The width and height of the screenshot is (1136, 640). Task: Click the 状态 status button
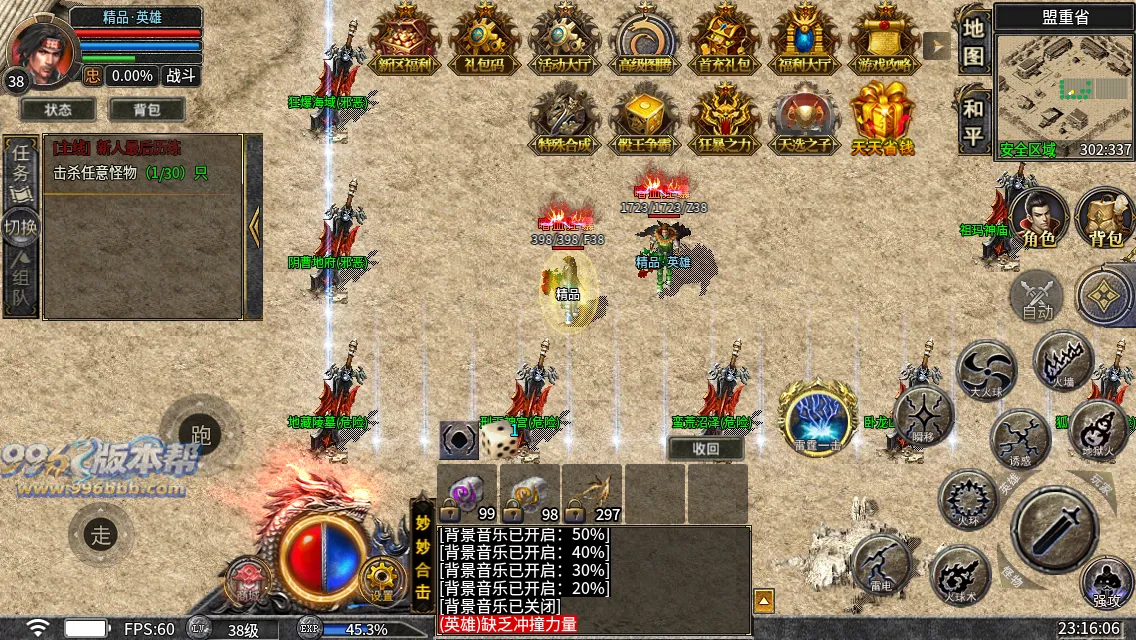[x=59, y=109]
